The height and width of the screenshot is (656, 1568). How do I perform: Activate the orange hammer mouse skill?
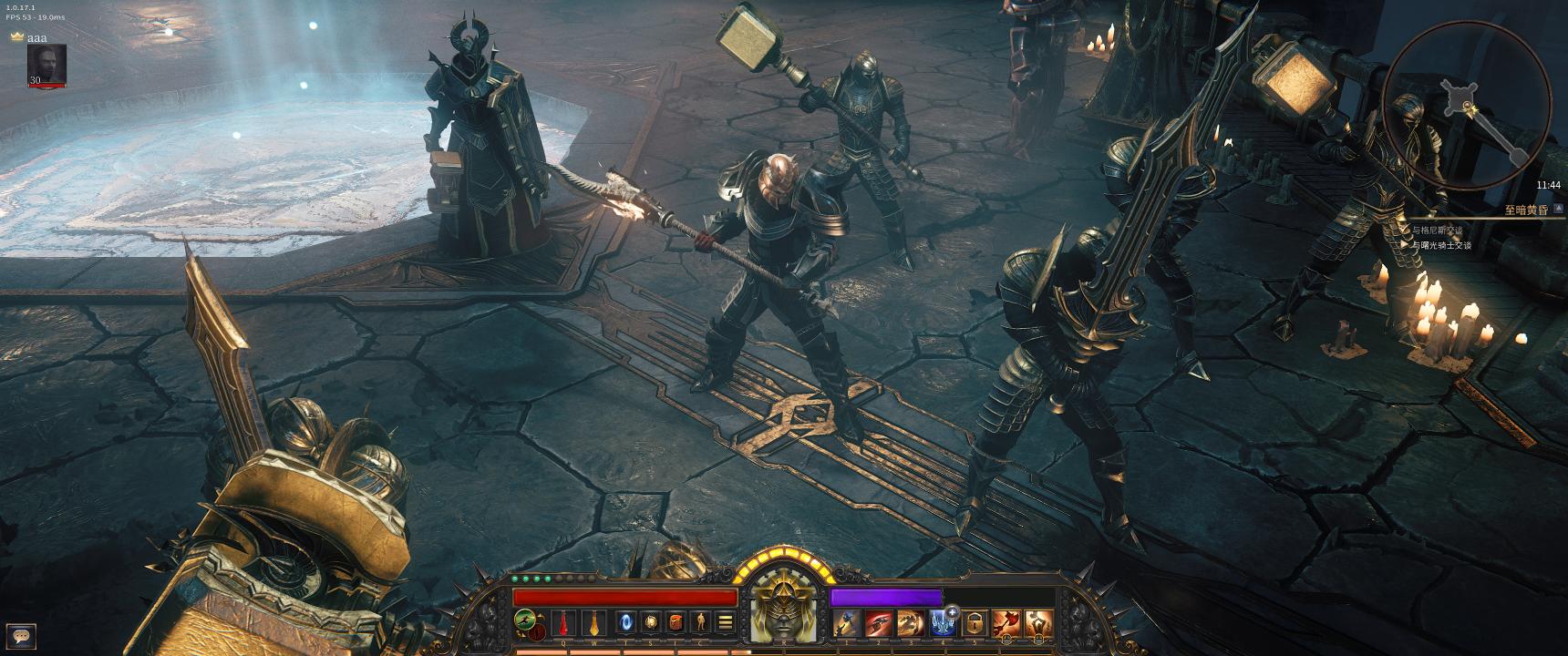point(1038,624)
